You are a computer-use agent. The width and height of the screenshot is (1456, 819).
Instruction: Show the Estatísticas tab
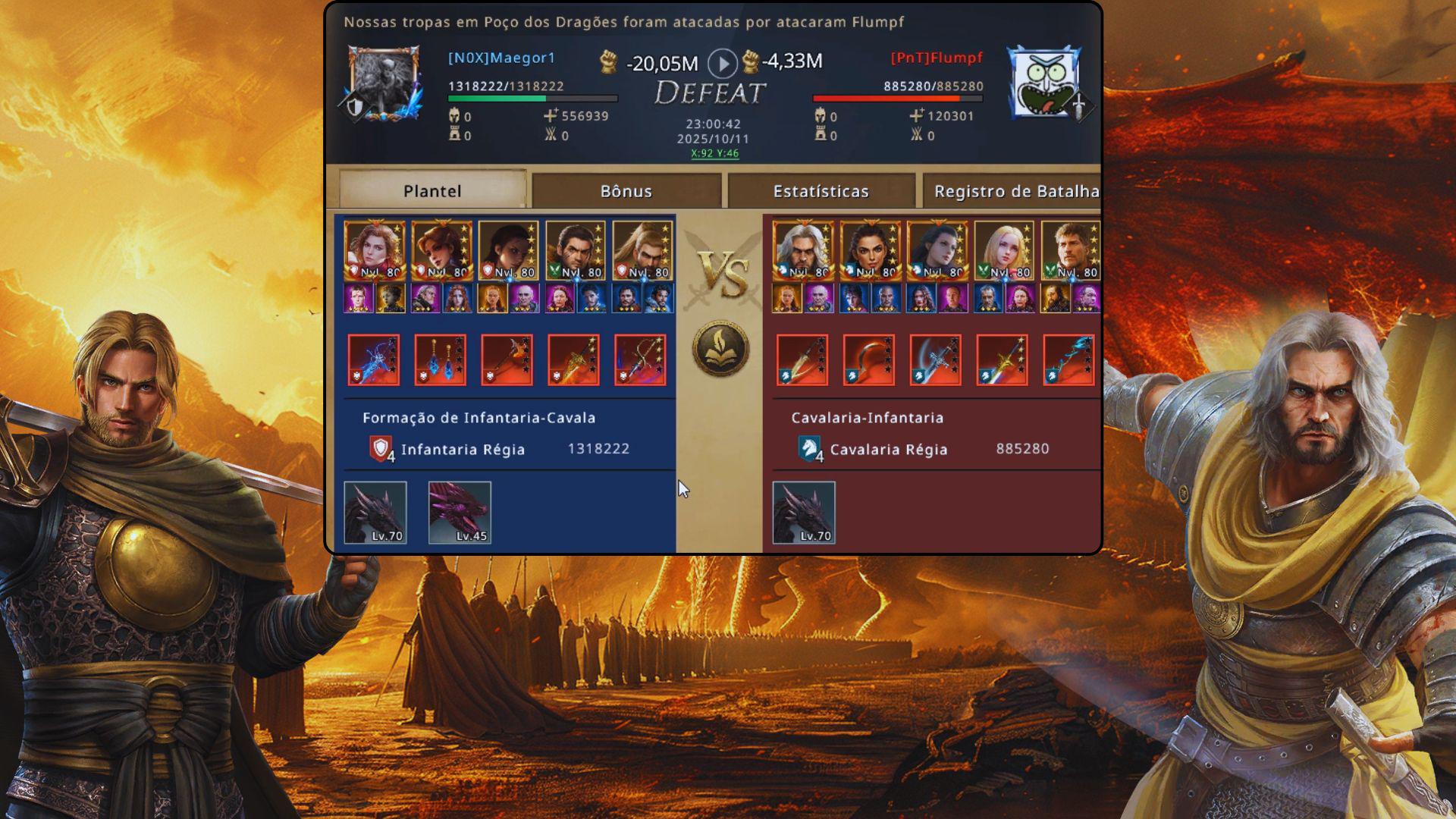point(821,191)
